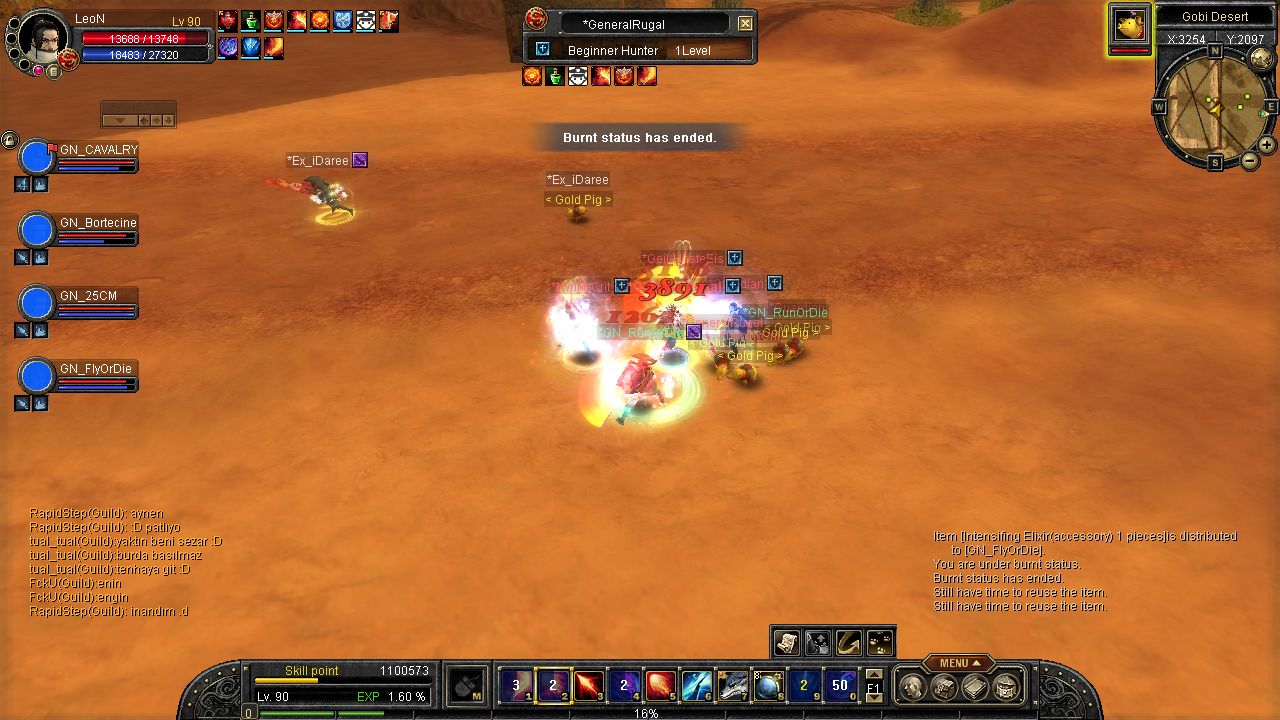Open the MENU expander above the bottom-right buttons
Image resolution: width=1280 pixels, height=720 pixels.
958,663
